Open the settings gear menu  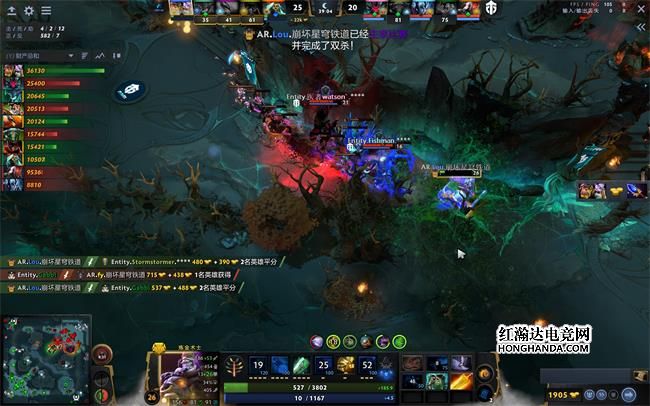[x=29, y=11]
